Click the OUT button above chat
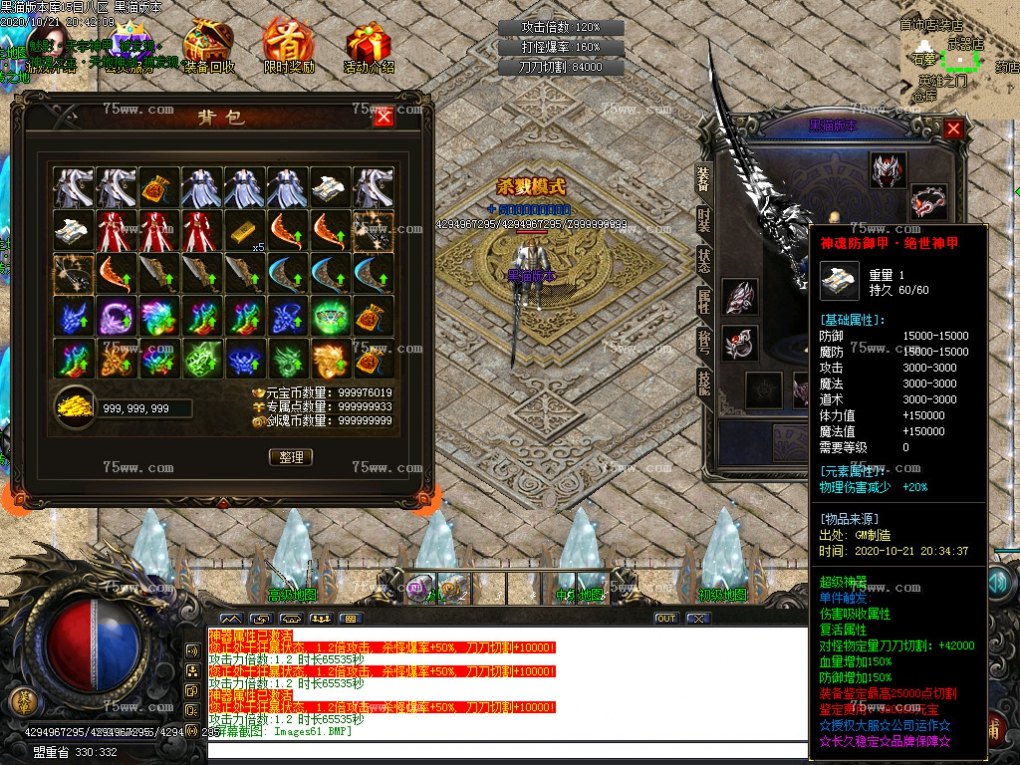 tap(665, 618)
